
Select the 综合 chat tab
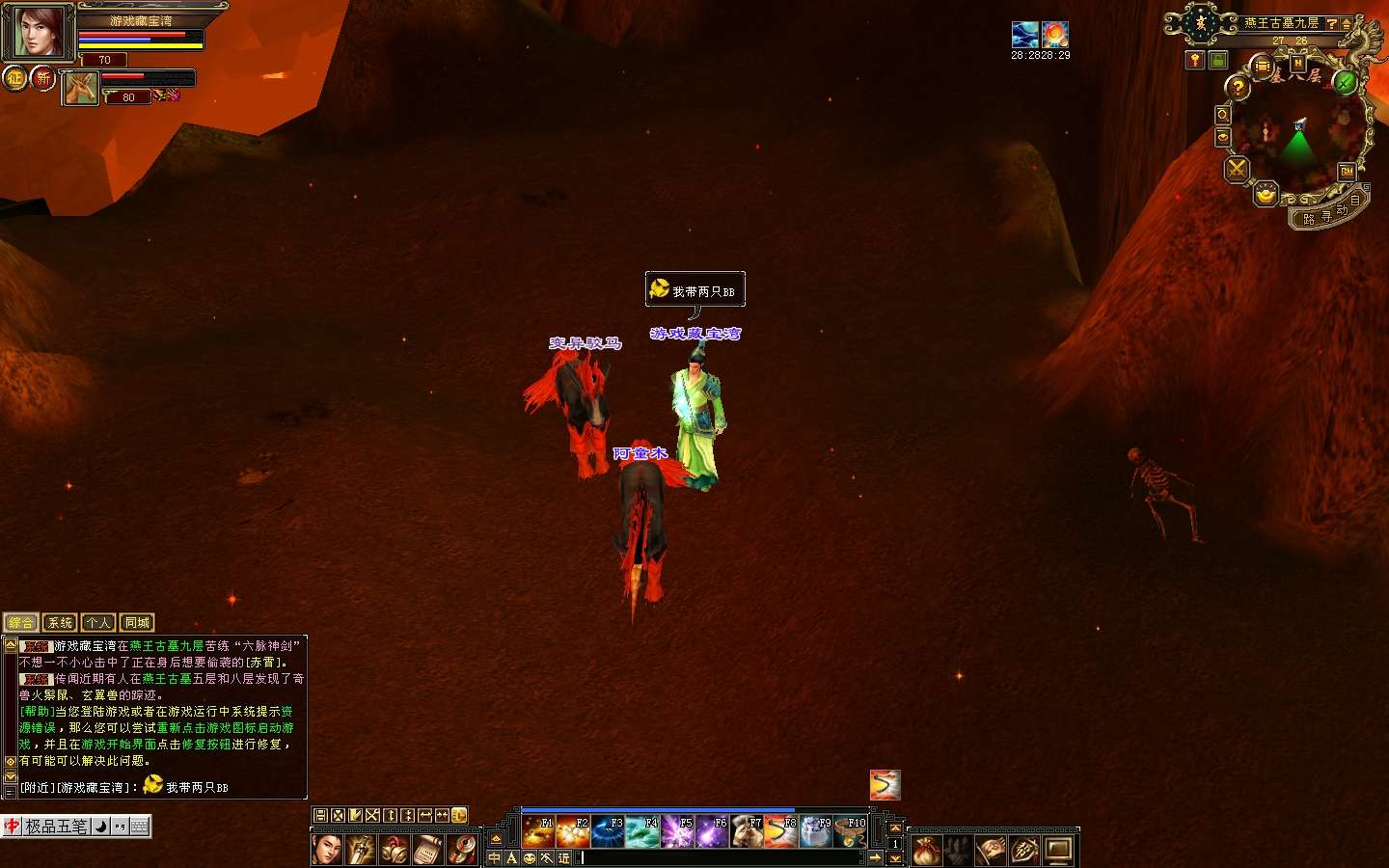[21, 623]
